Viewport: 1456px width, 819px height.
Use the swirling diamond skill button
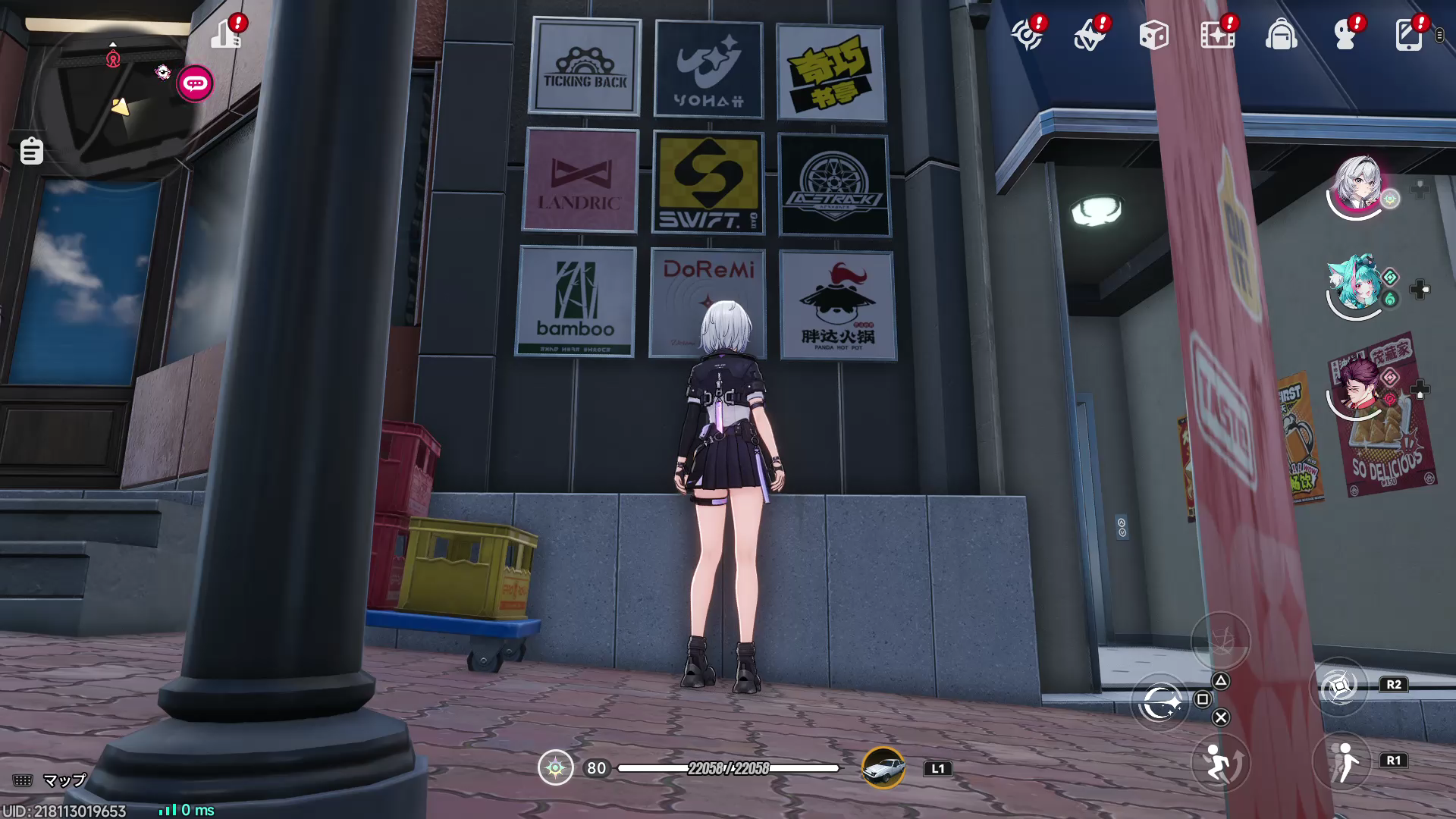(1339, 686)
